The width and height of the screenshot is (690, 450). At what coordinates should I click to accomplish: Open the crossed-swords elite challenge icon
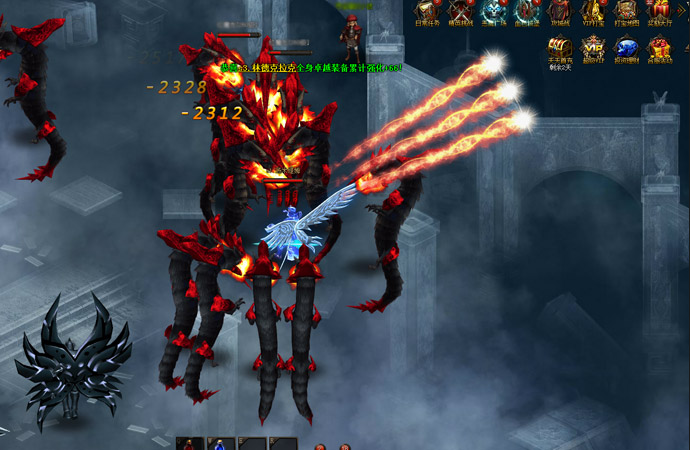(461, 10)
